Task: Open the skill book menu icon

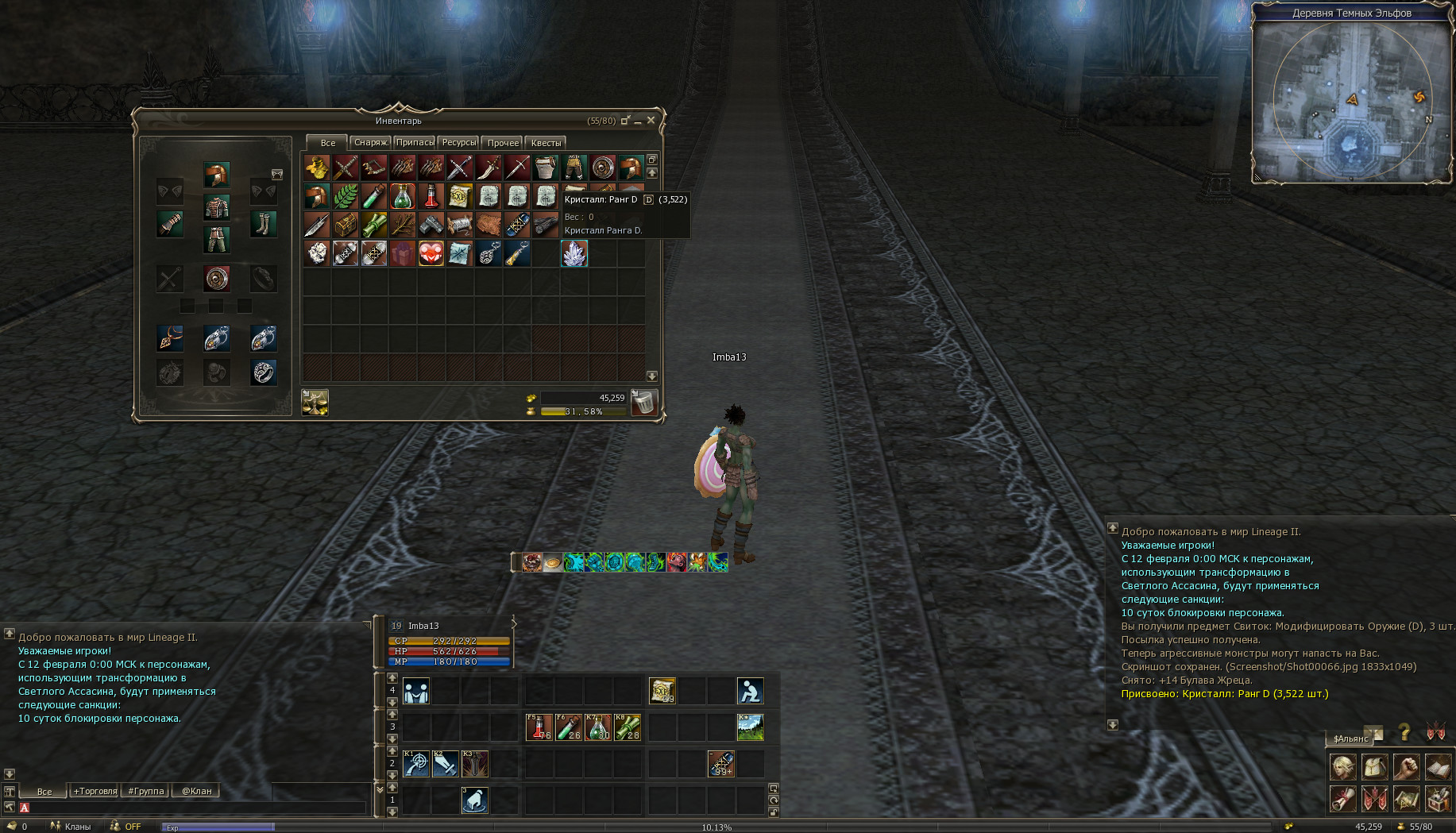Action: [x=1439, y=767]
